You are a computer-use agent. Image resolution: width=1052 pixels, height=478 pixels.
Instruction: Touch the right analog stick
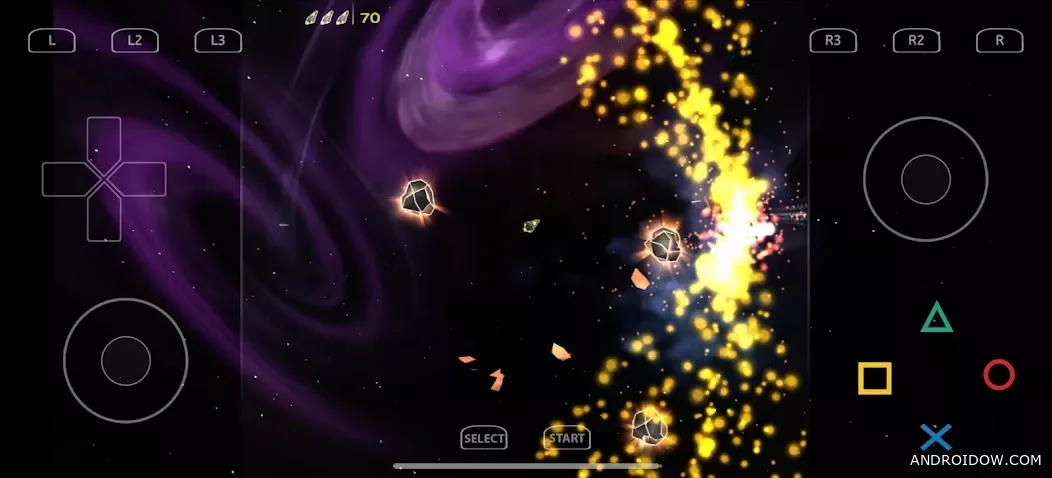(x=925, y=180)
